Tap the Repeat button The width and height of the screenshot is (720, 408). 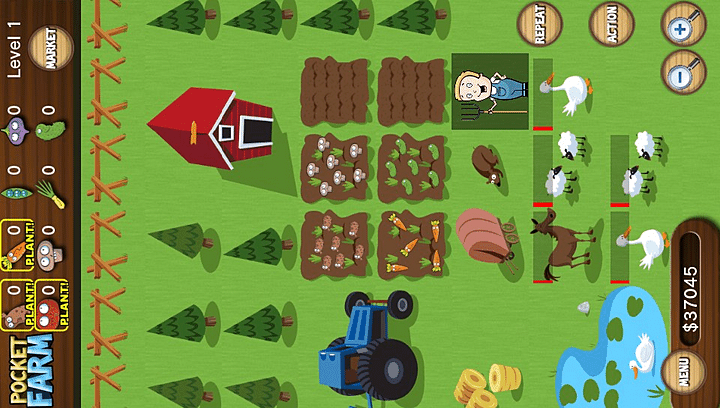pos(540,24)
